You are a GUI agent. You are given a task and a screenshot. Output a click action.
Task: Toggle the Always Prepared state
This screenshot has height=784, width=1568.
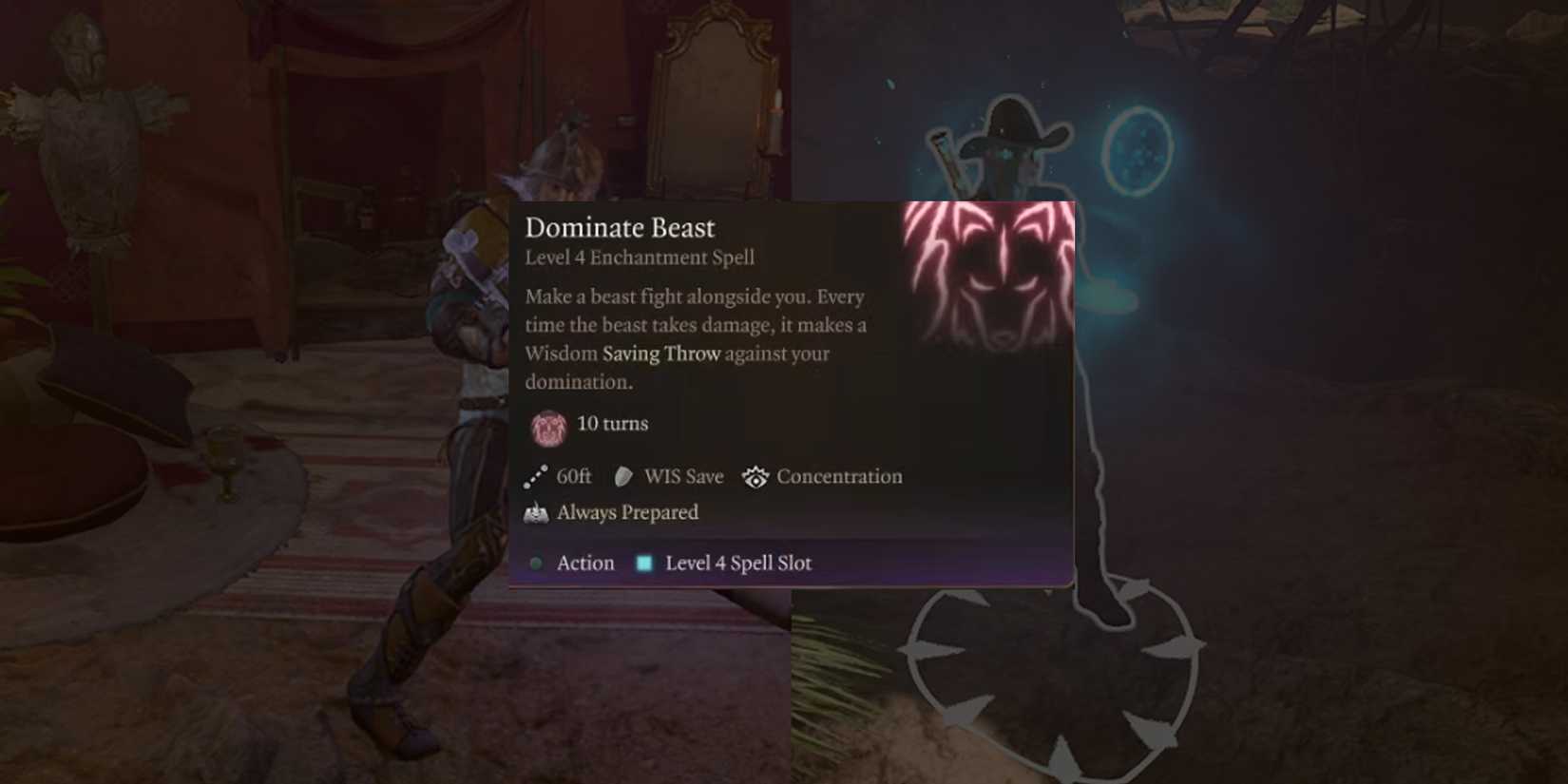pyautogui.click(x=627, y=512)
